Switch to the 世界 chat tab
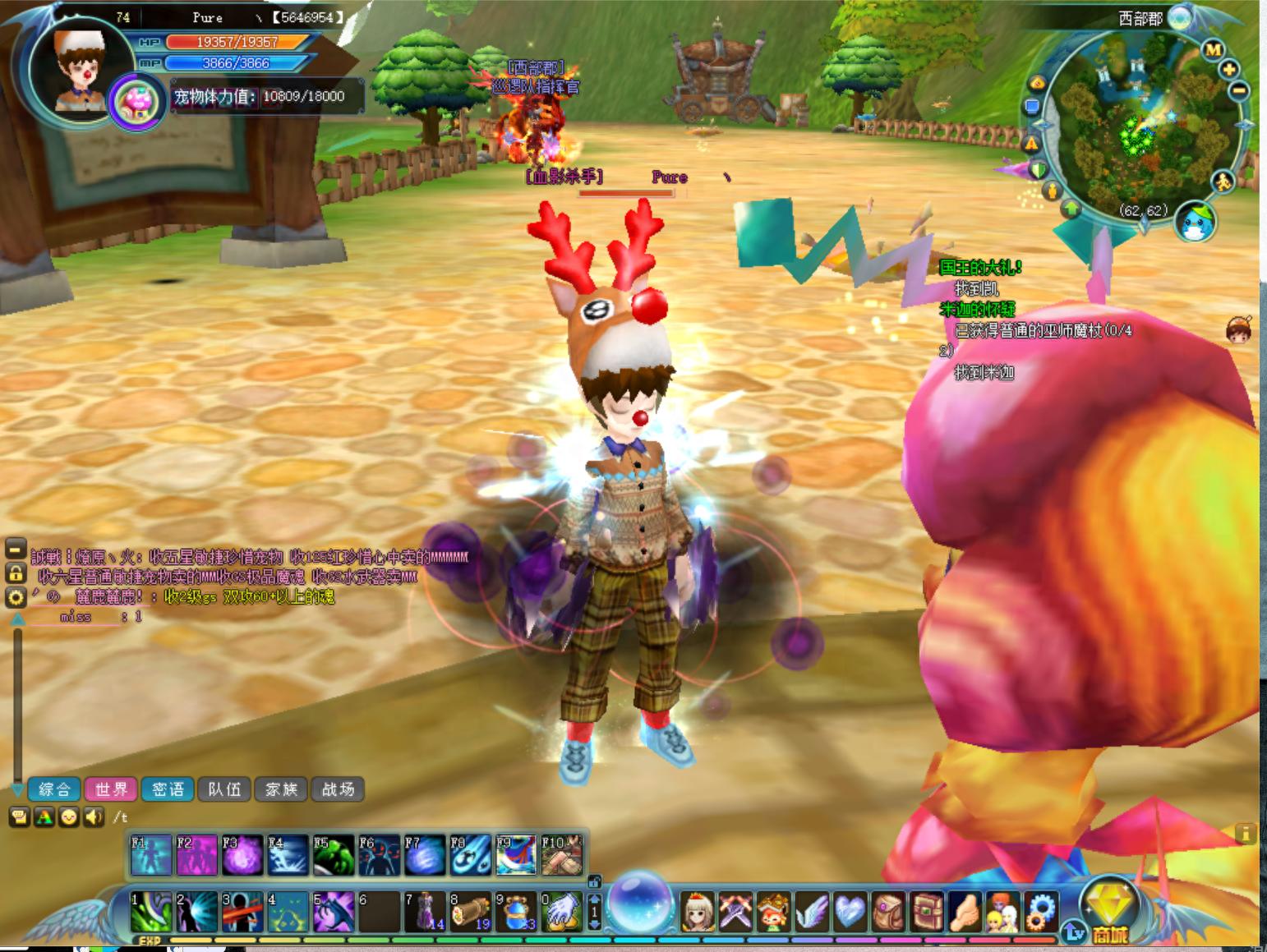 pos(111,789)
